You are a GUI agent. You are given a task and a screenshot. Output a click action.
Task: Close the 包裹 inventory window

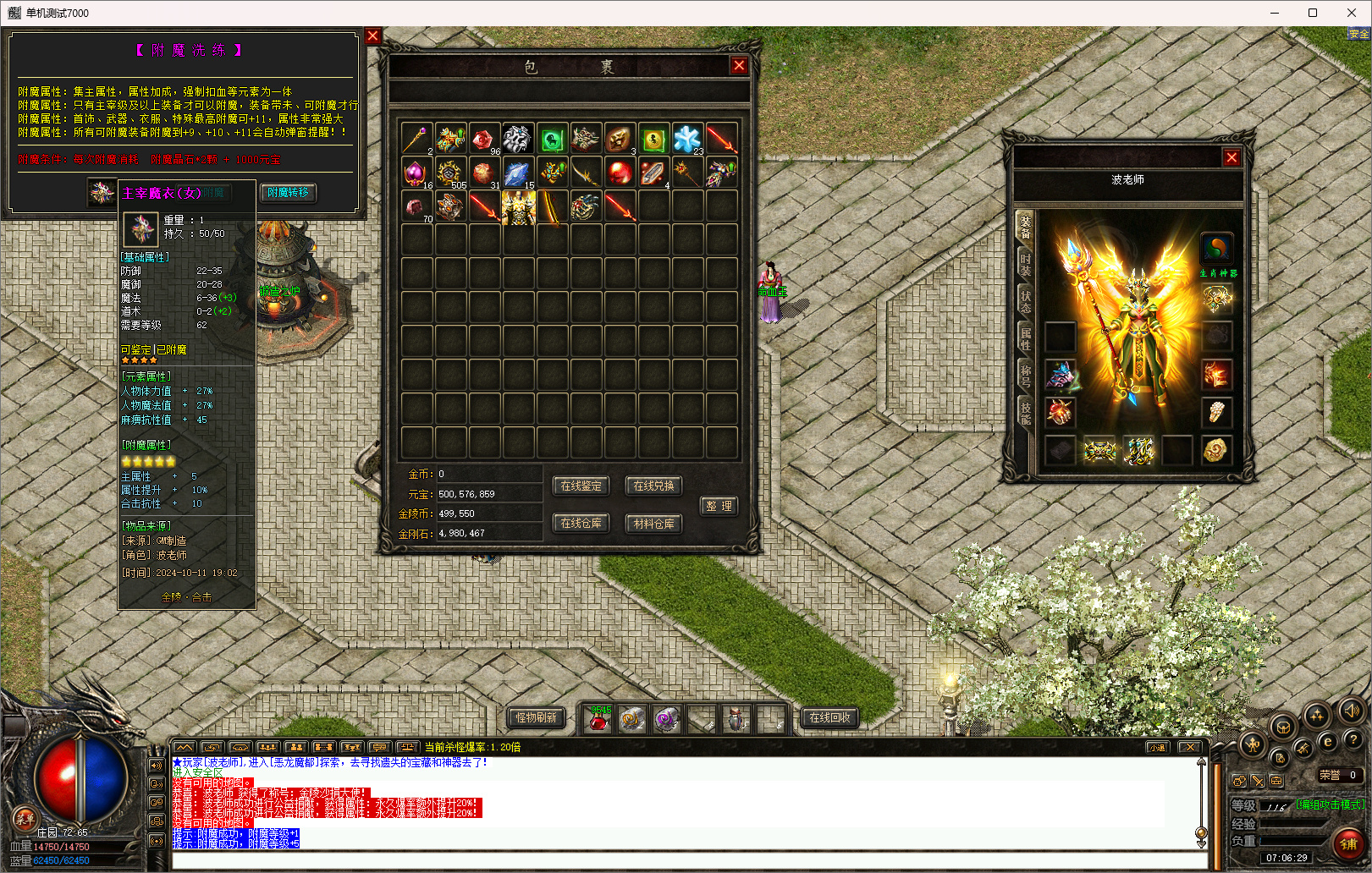tap(739, 65)
